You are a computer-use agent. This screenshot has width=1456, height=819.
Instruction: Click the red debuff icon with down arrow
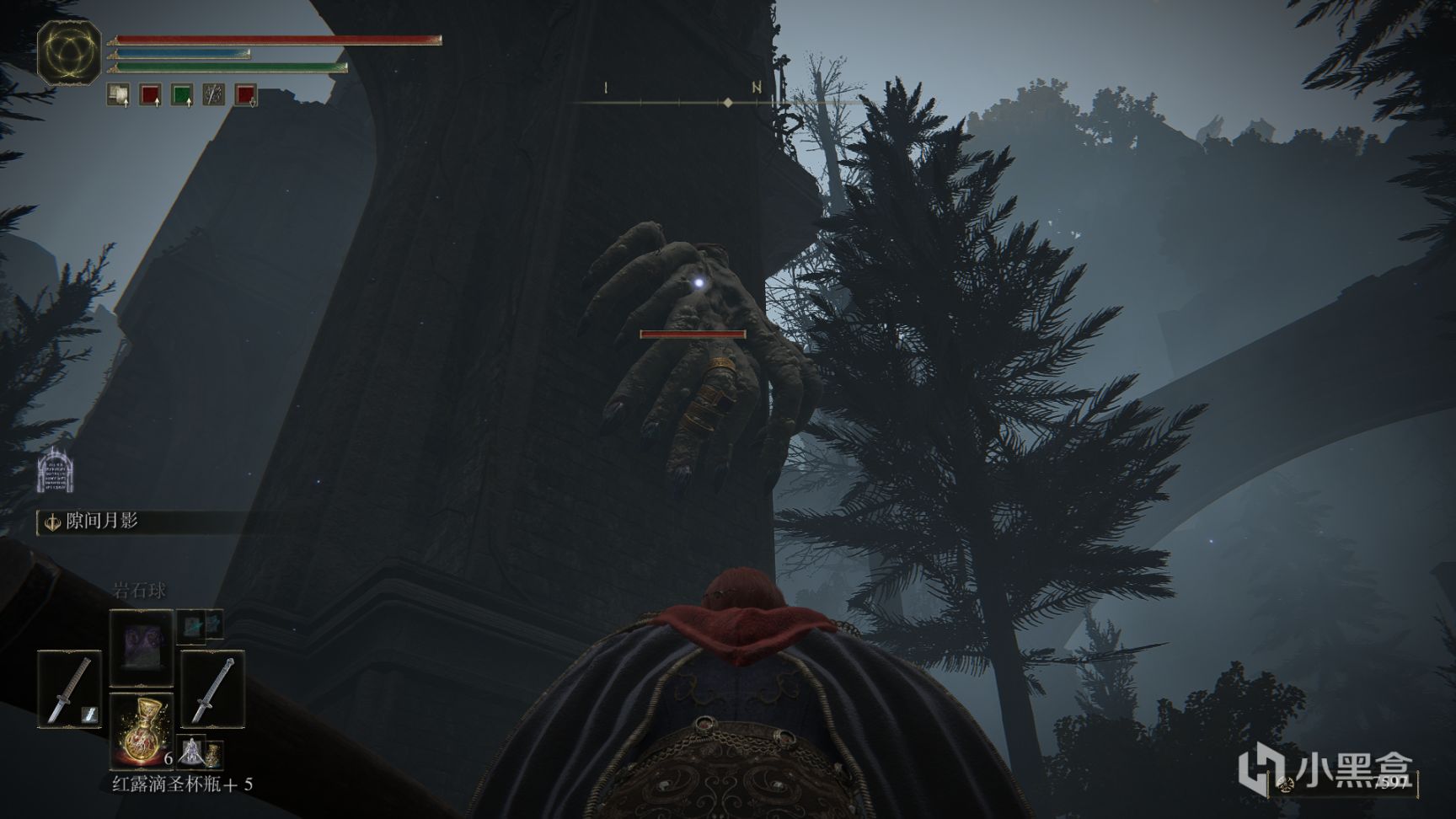click(245, 94)
